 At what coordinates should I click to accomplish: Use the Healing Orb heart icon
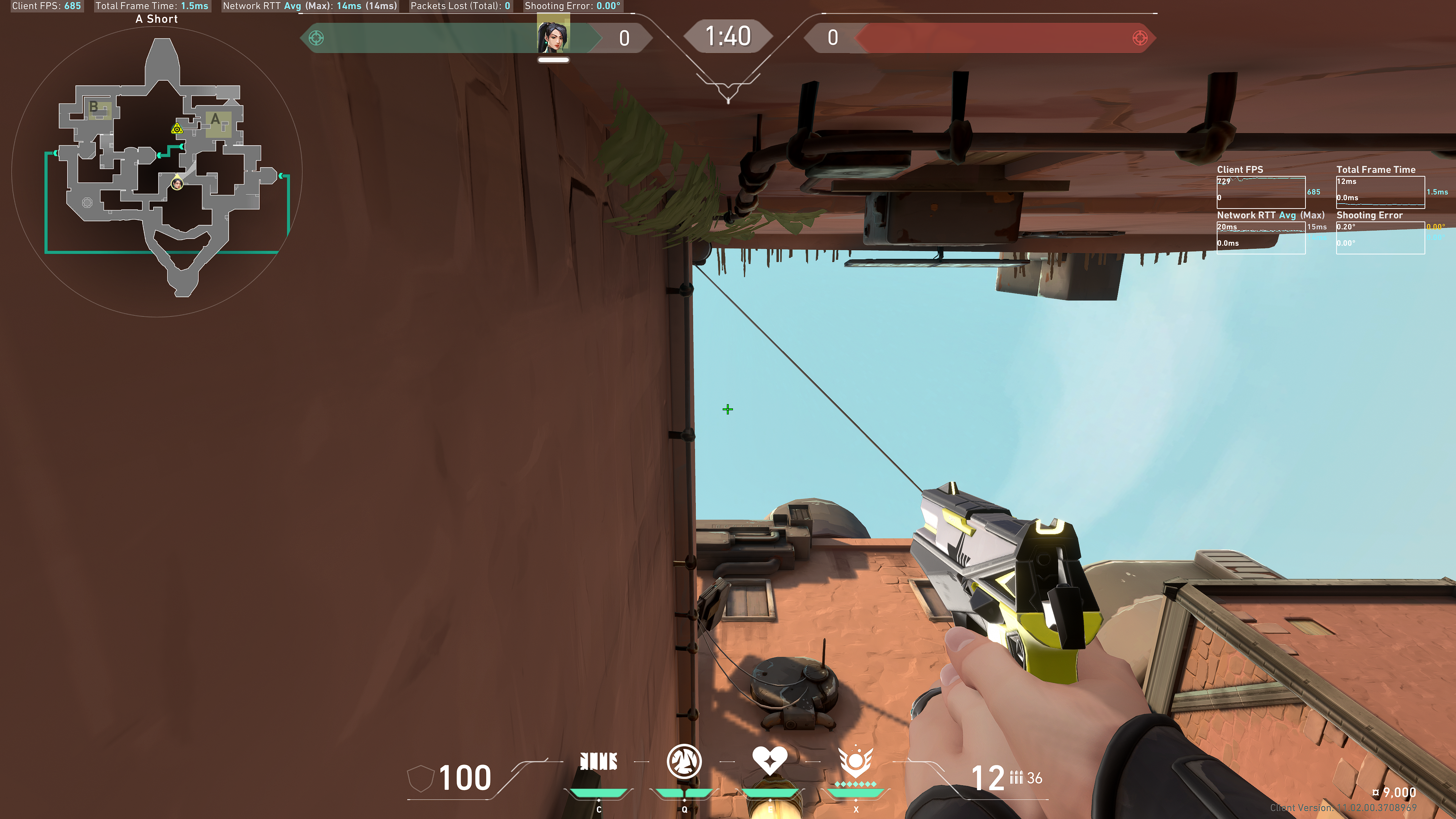tap(769, 760)
